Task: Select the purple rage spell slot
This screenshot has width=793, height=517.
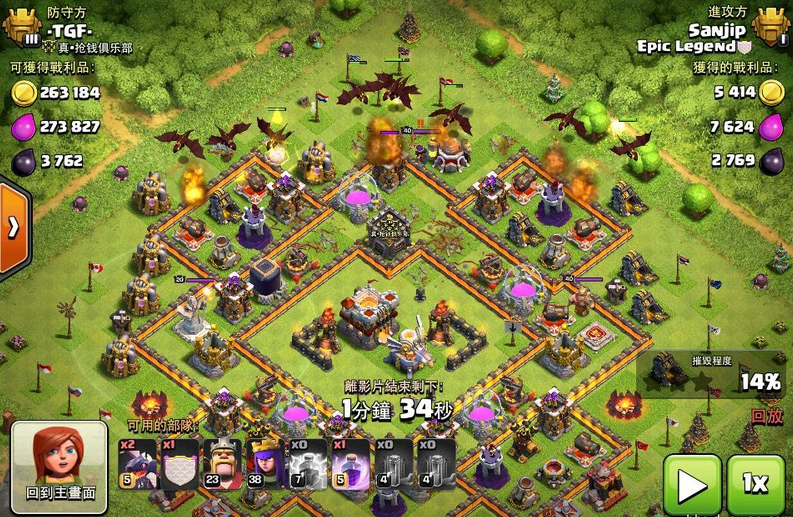Action: tap(352, 464)
